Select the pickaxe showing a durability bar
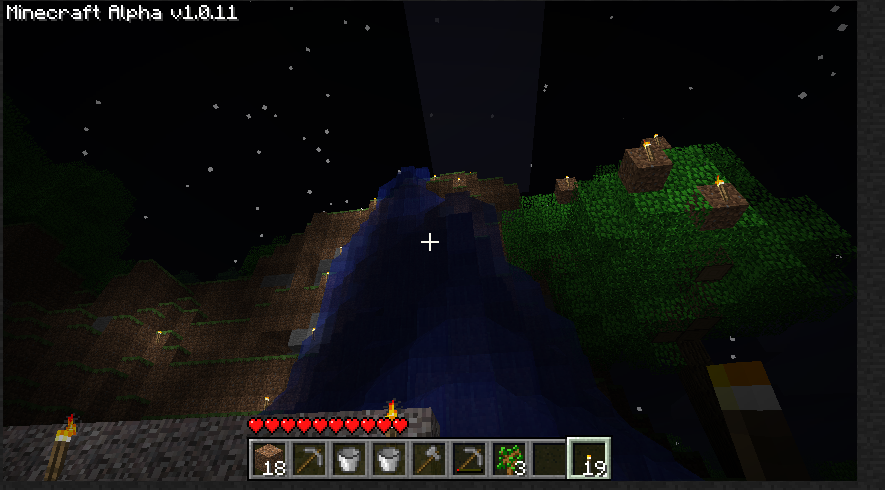 [469, 459]
